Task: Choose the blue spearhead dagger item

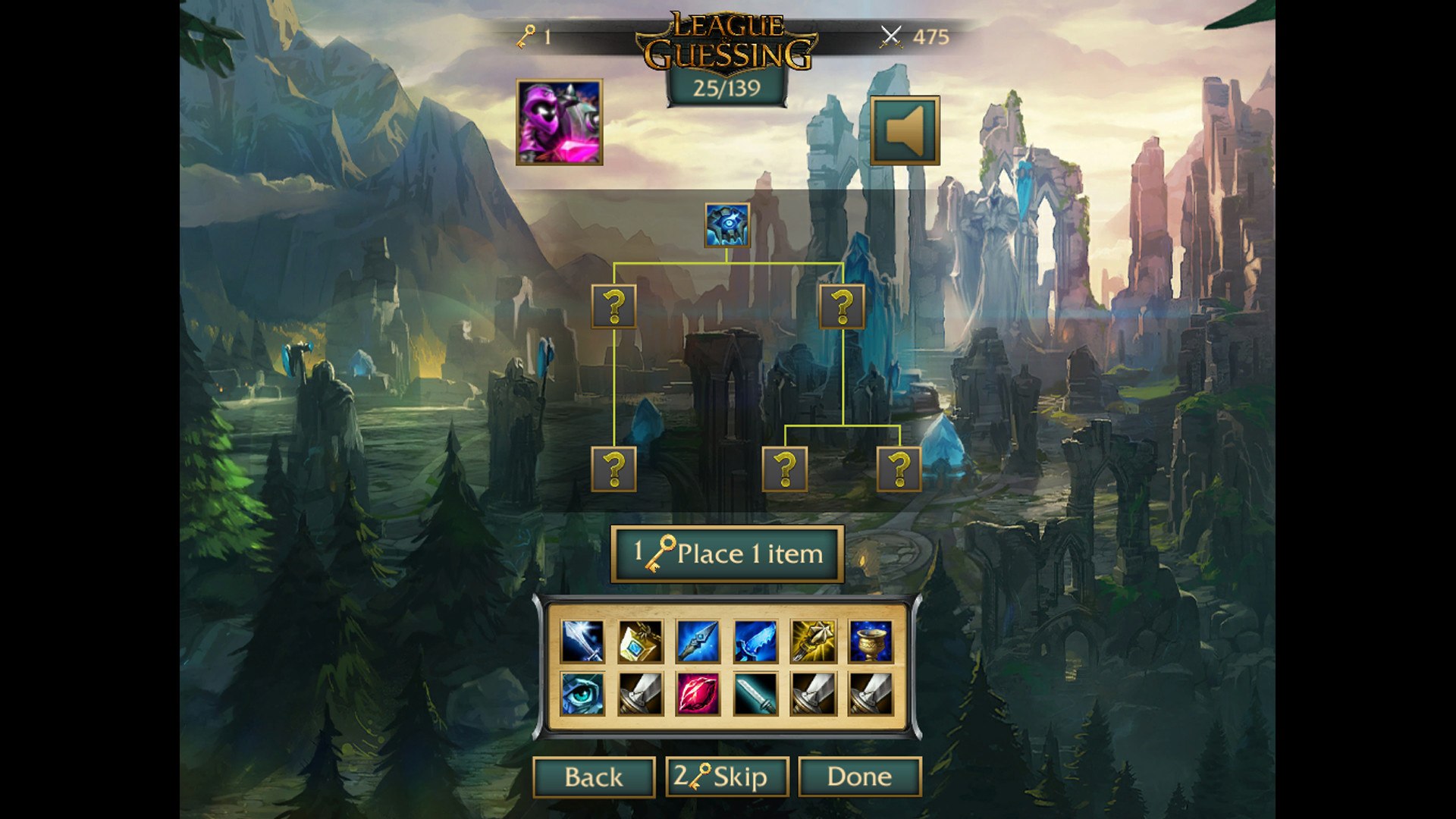Action: [x=698, y=642]
